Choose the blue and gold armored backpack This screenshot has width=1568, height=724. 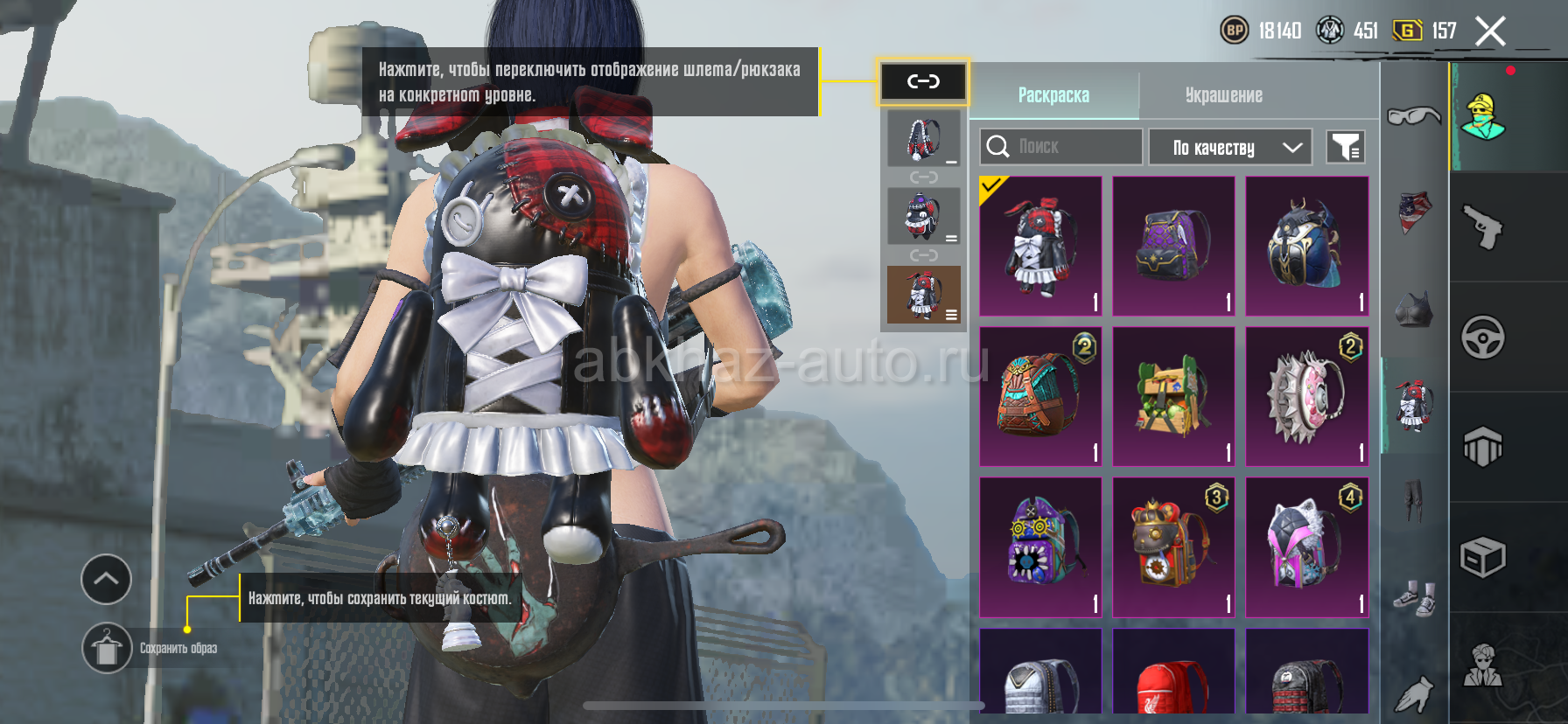click(x=1306, y=246)
